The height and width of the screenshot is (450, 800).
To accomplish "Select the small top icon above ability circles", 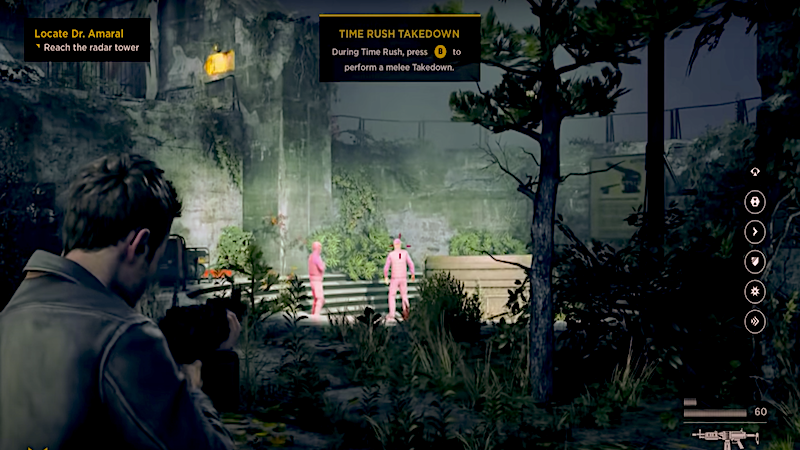I will 755,172.
